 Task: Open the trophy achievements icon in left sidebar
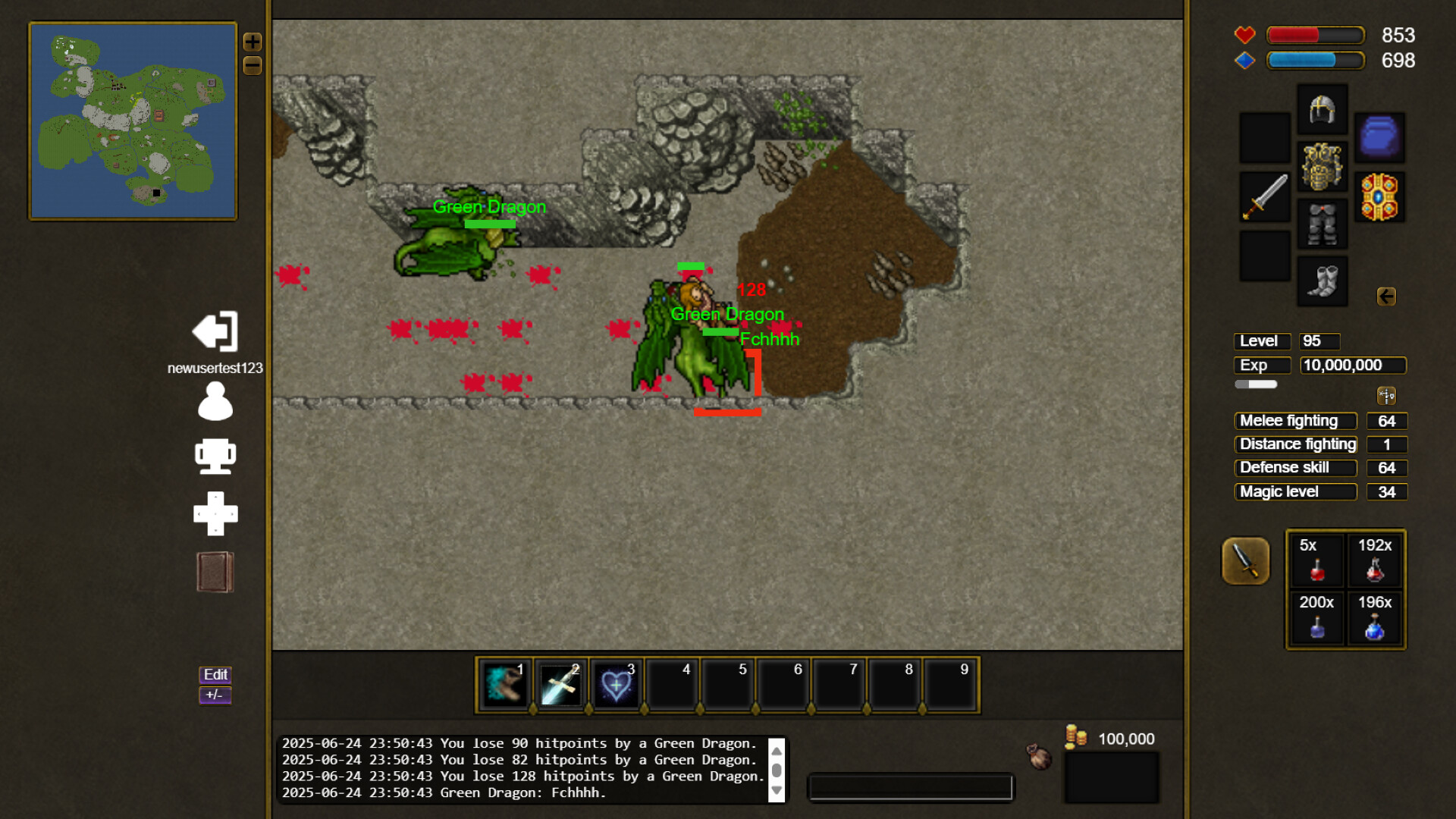pyautogui.click(x=215, y=457)
